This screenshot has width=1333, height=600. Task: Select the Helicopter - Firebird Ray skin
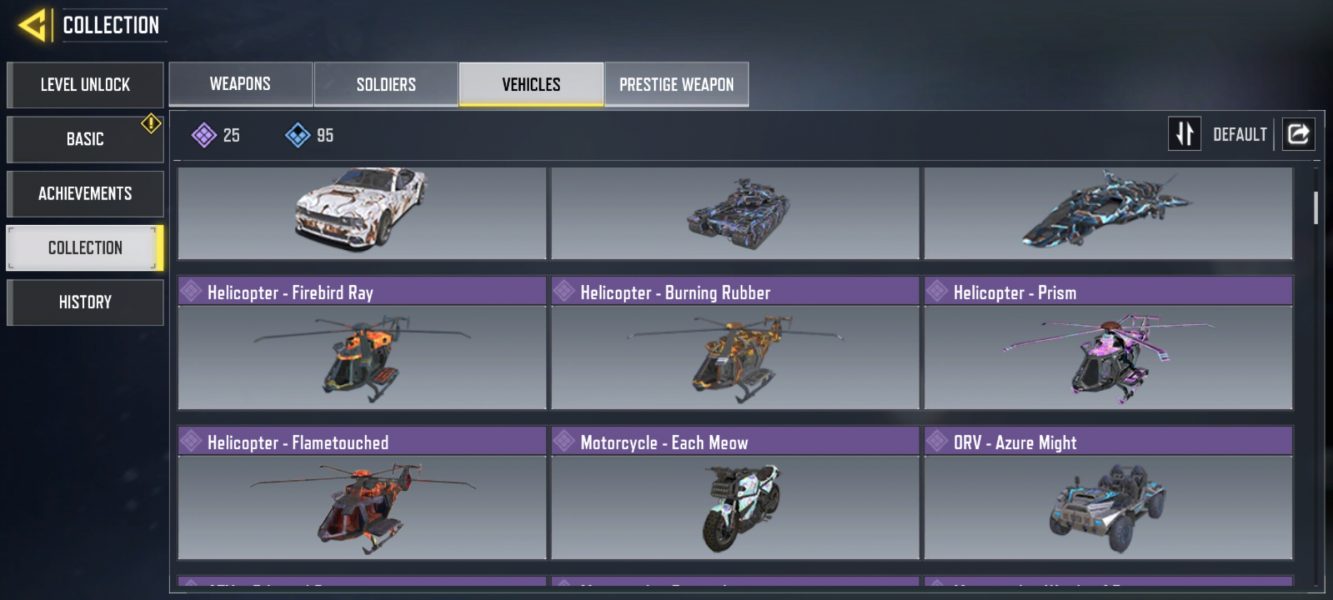coord(362,345)
